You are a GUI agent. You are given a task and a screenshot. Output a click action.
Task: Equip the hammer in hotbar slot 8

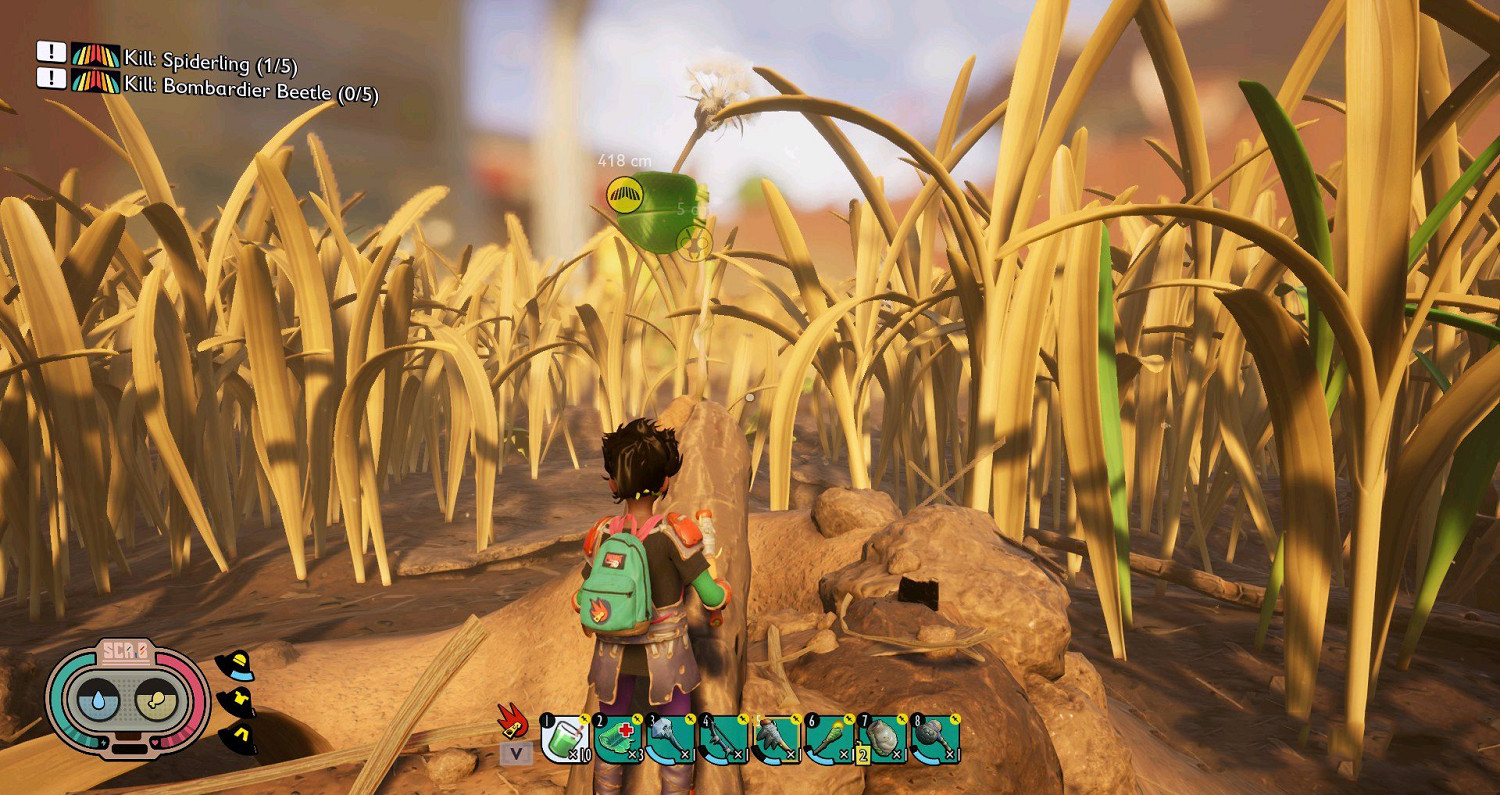tap(936, 740)
